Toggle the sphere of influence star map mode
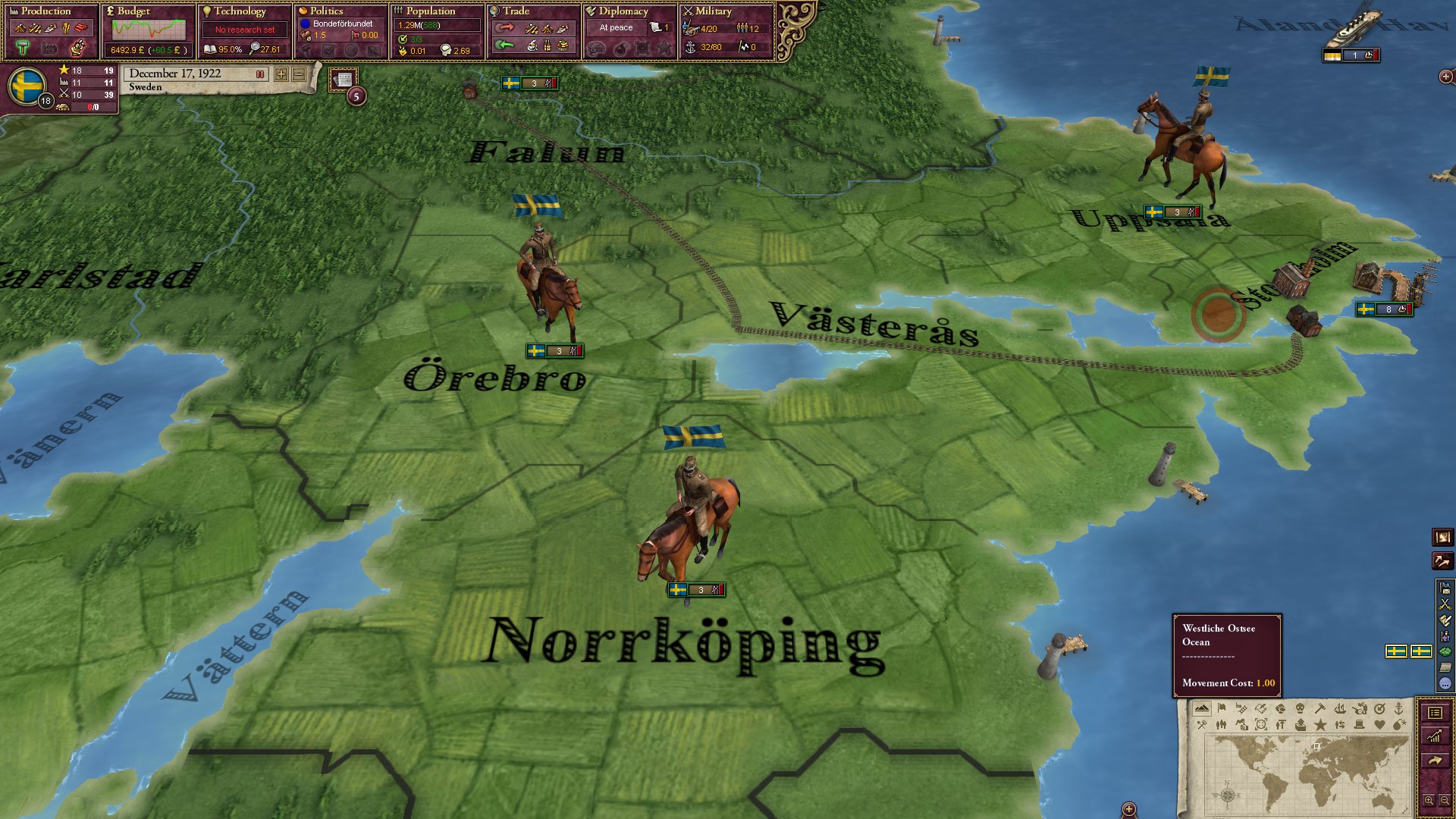 click(1321, 724)
